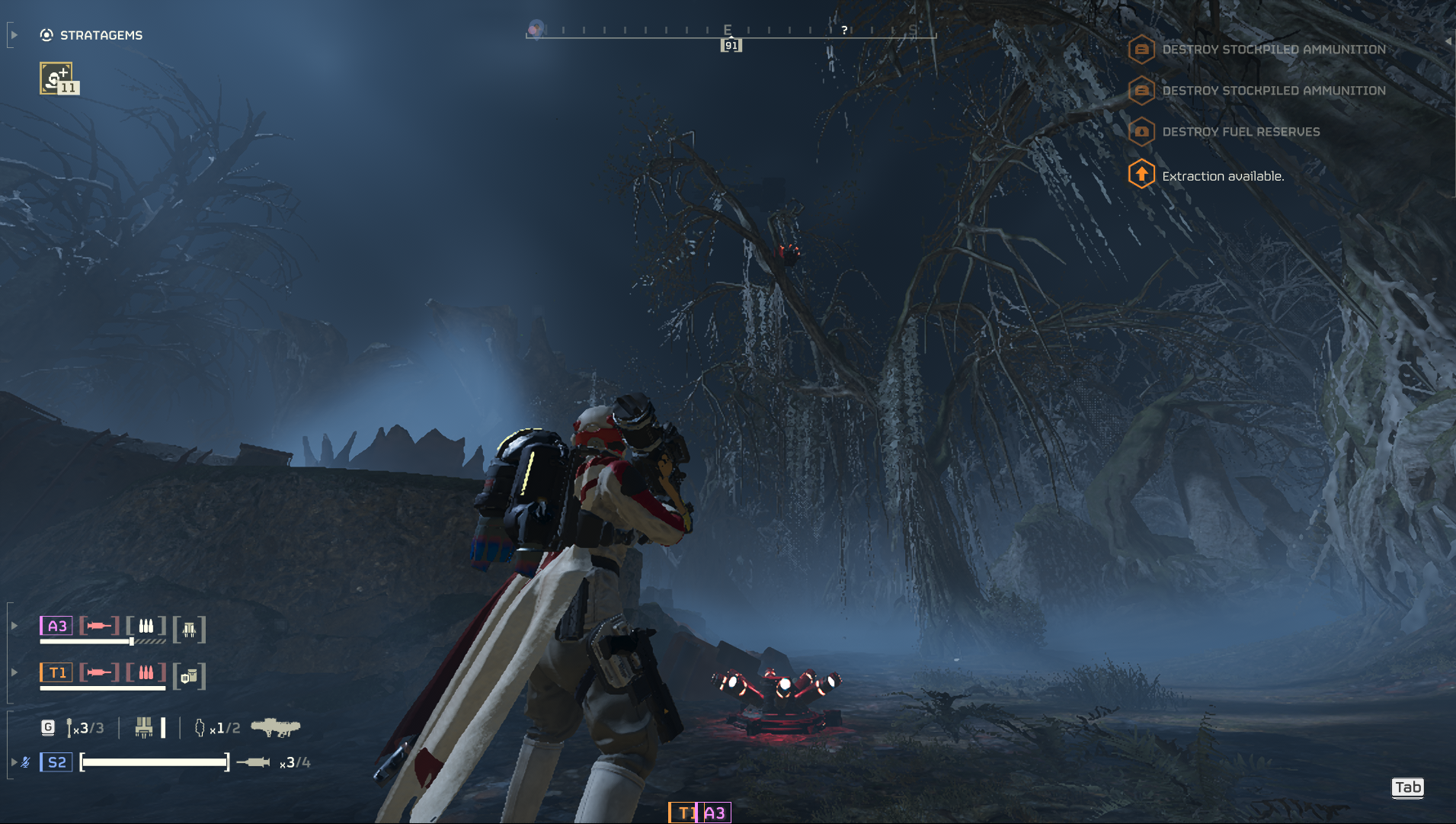
Task: Click the player's stim syringe icon
Action: pyautogui.click(x=253, y=762)
